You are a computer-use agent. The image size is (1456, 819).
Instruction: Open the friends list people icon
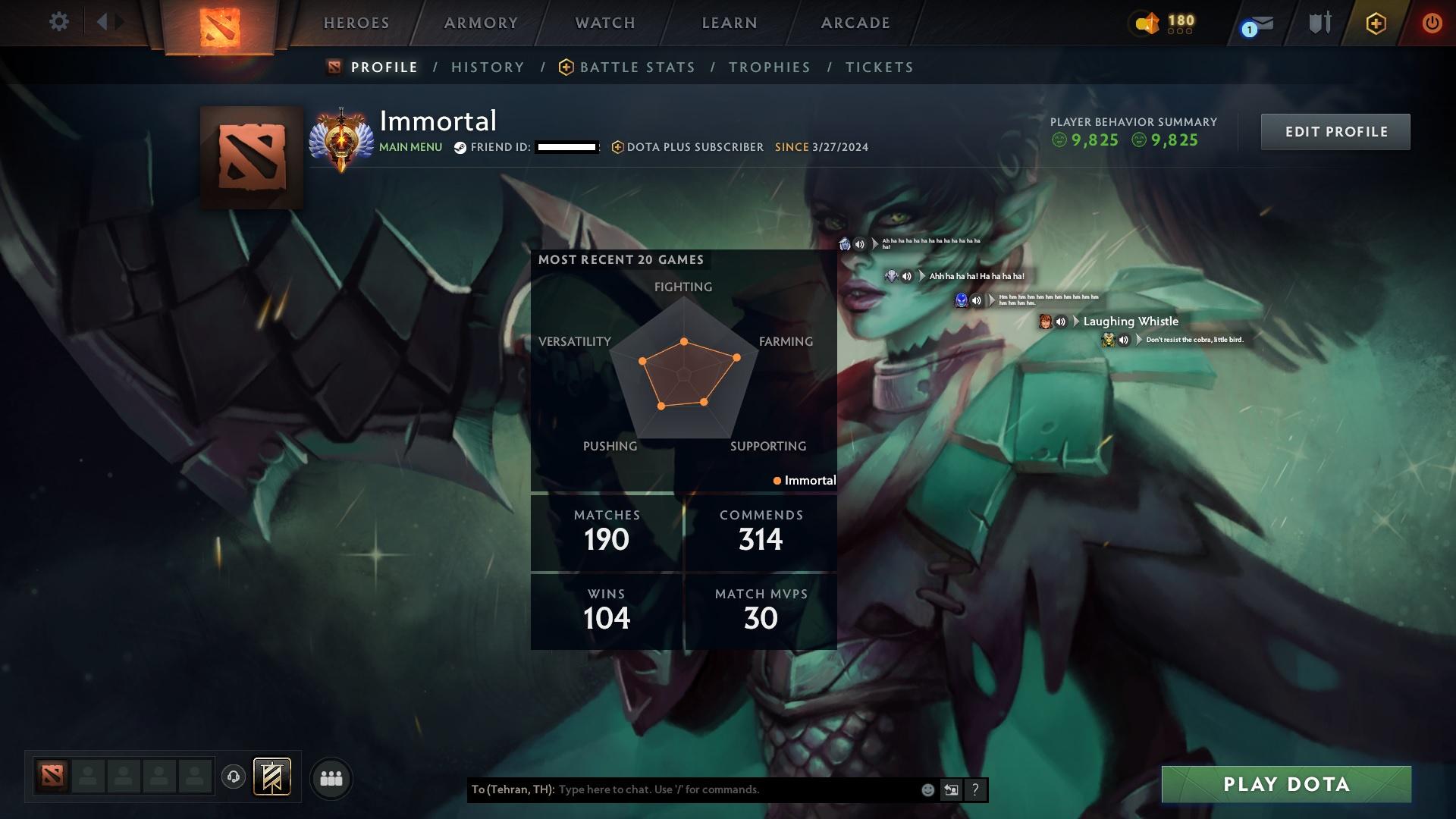click(331, 777)
